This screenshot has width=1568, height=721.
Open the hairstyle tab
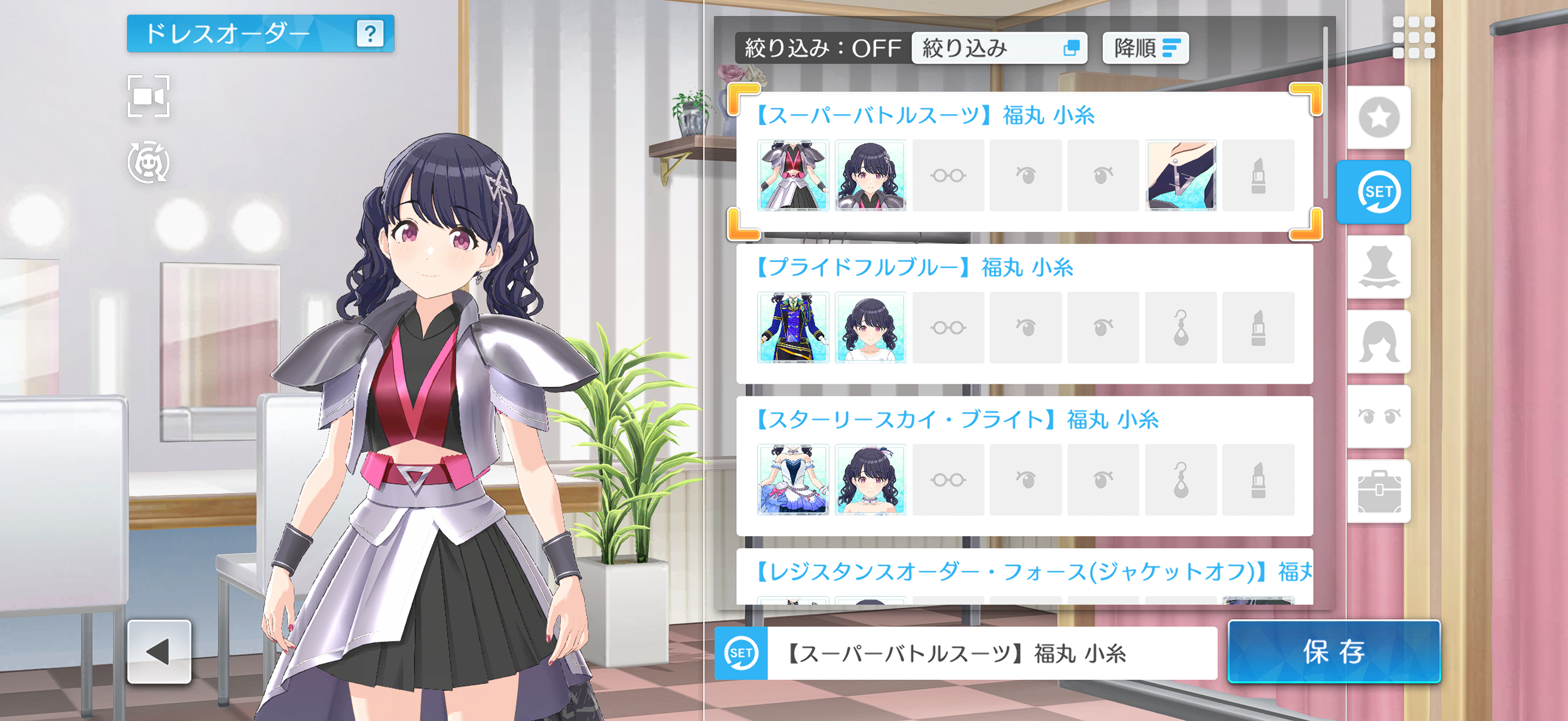pos(1378,342)
